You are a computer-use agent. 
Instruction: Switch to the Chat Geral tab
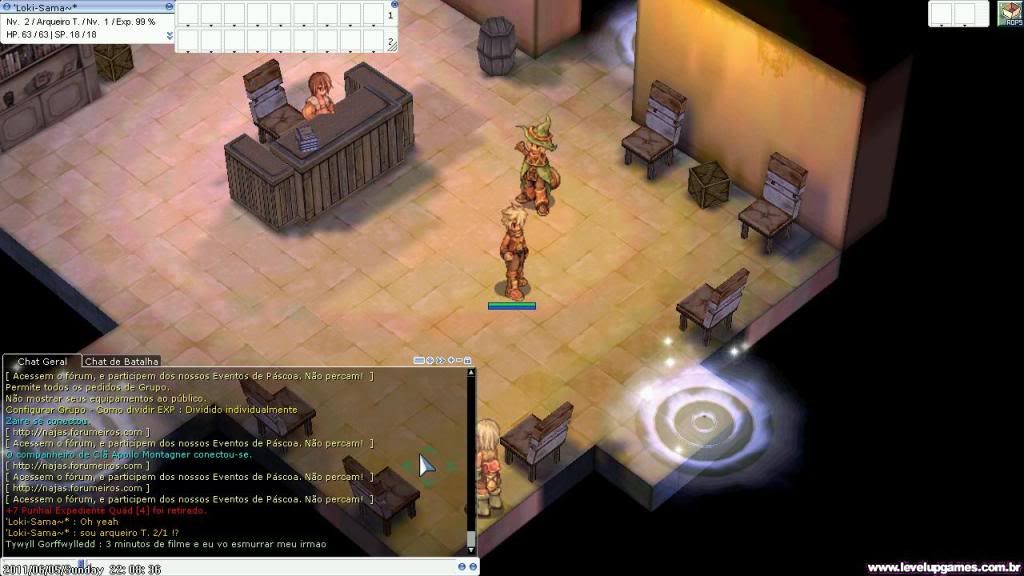pyautogui.click(x=41, y=361)
